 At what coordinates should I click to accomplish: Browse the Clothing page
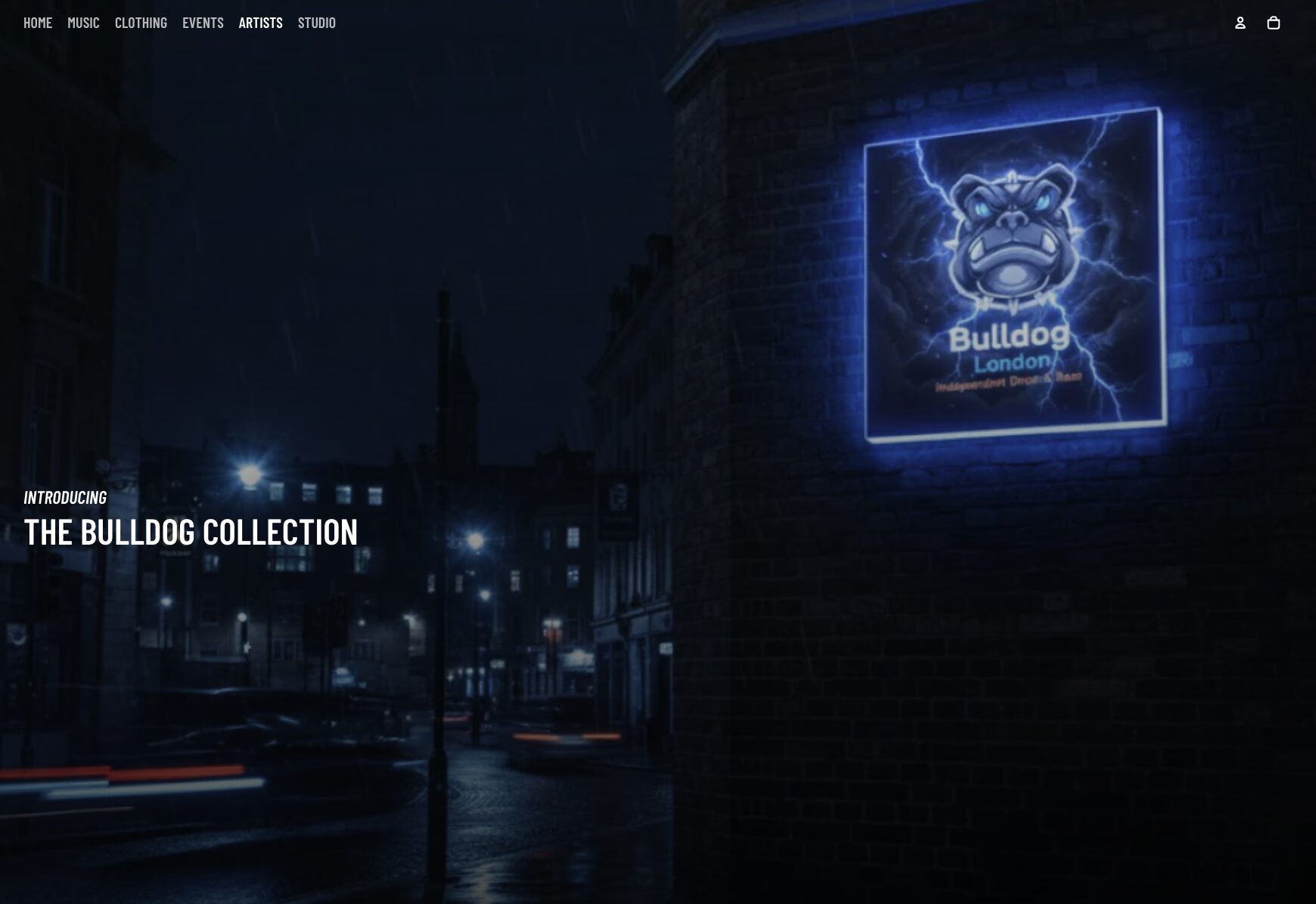click(141, 23)
